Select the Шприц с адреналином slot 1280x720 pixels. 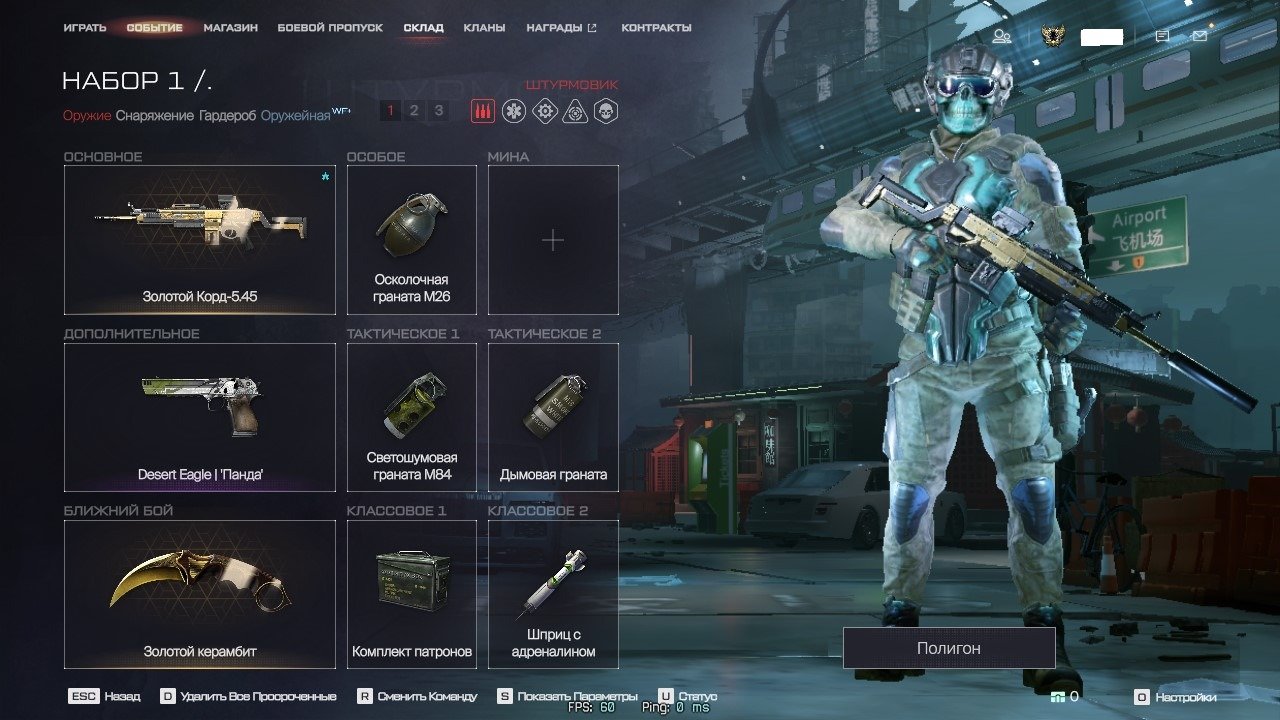click(553, 594)
